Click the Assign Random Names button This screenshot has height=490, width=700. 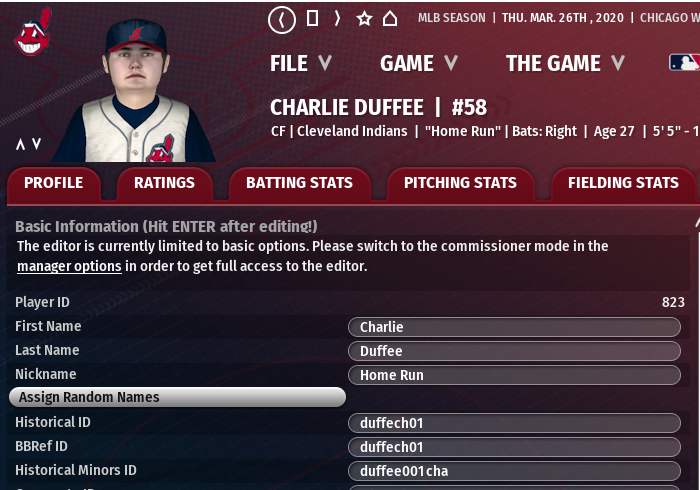177,397
